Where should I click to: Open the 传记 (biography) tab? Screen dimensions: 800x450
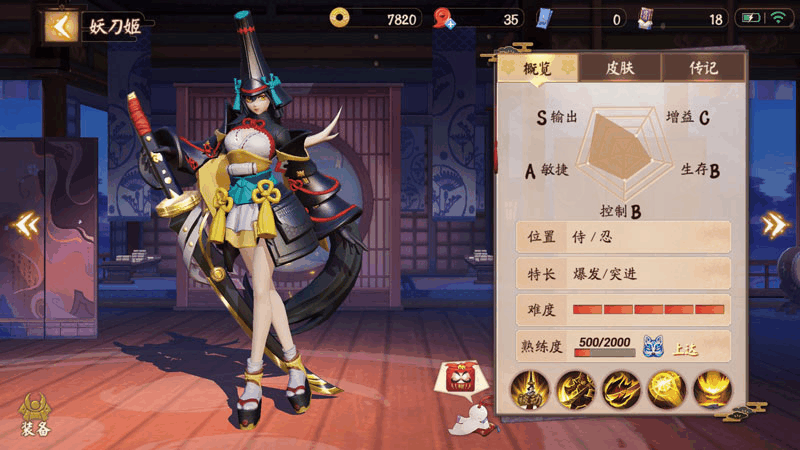703,68
